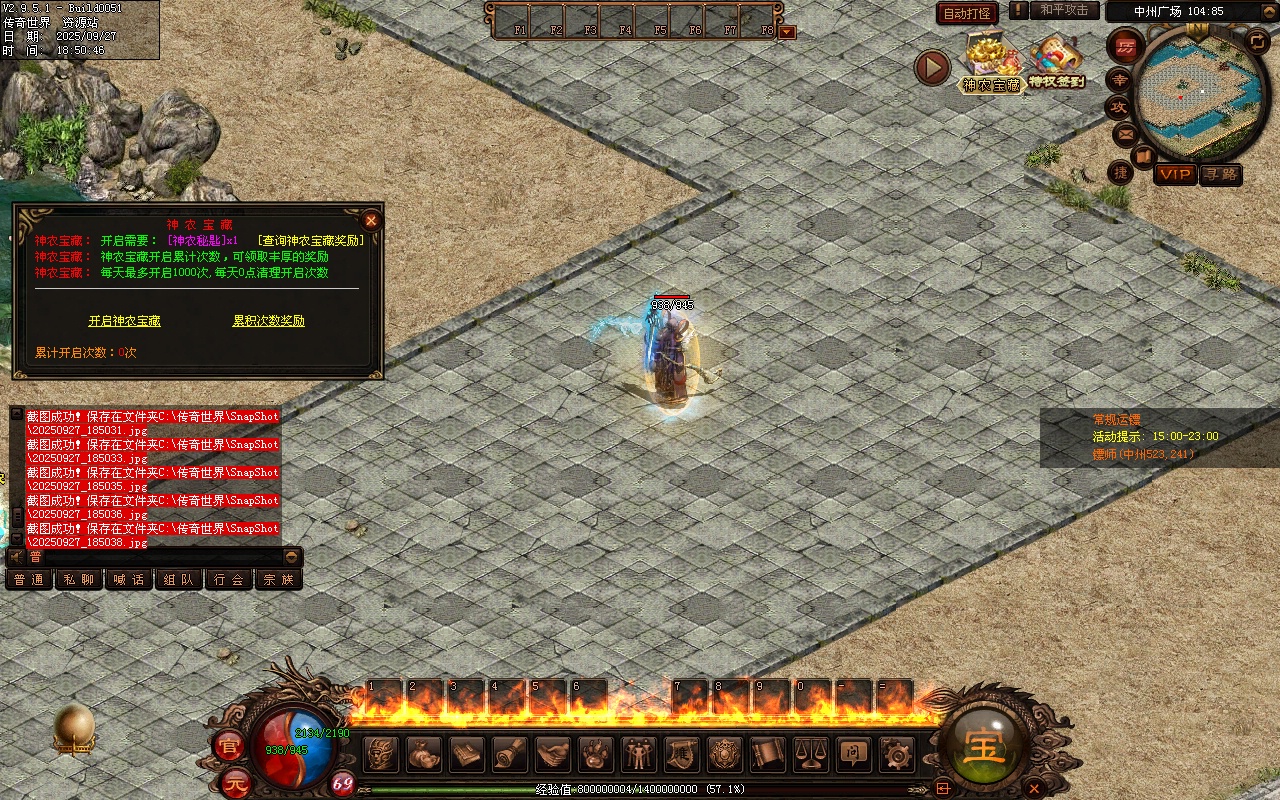Open the mail envelope icon

point(1125,133)
